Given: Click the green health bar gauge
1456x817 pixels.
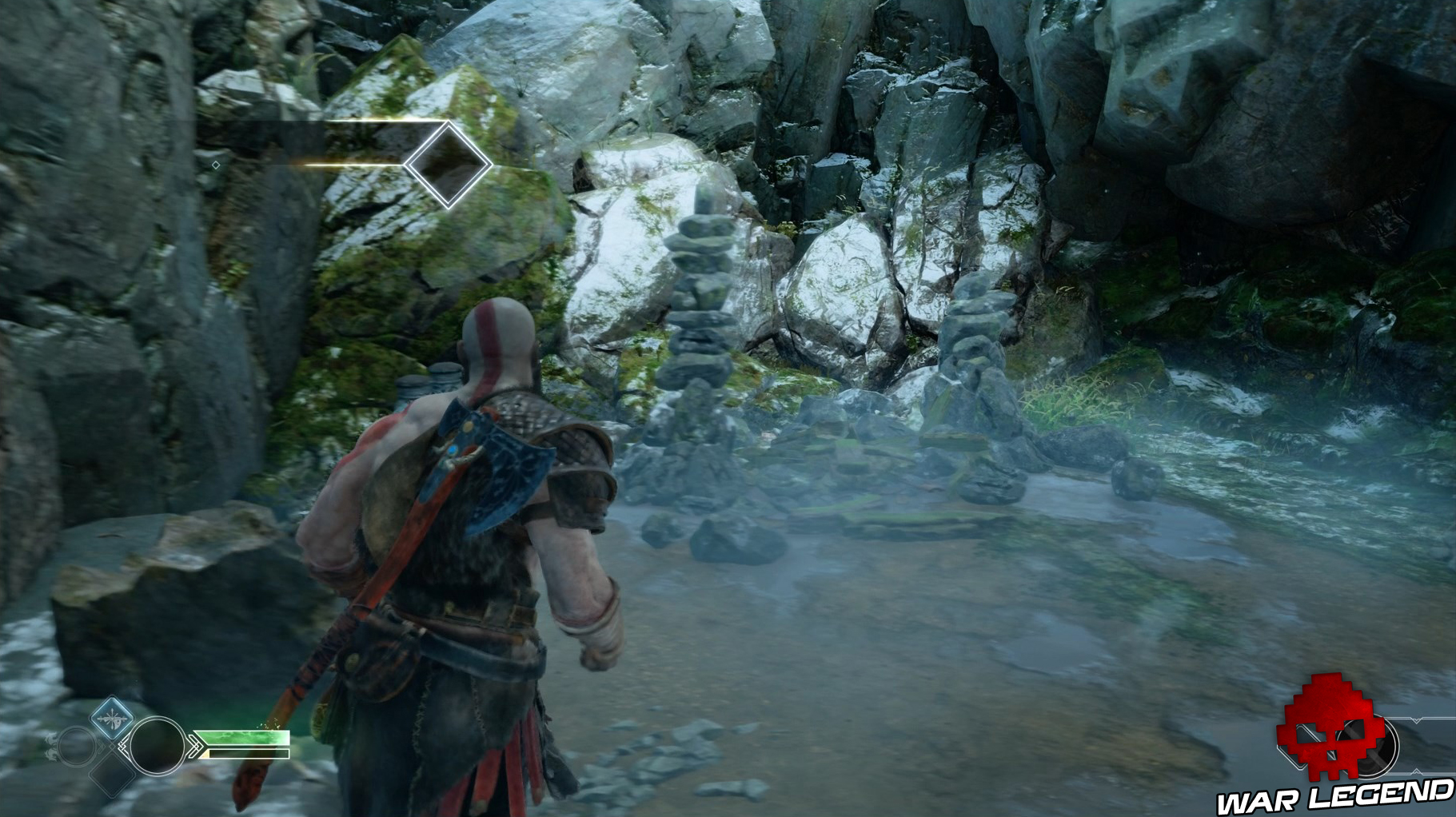Looking at the screenshot, I should point(241,737).
